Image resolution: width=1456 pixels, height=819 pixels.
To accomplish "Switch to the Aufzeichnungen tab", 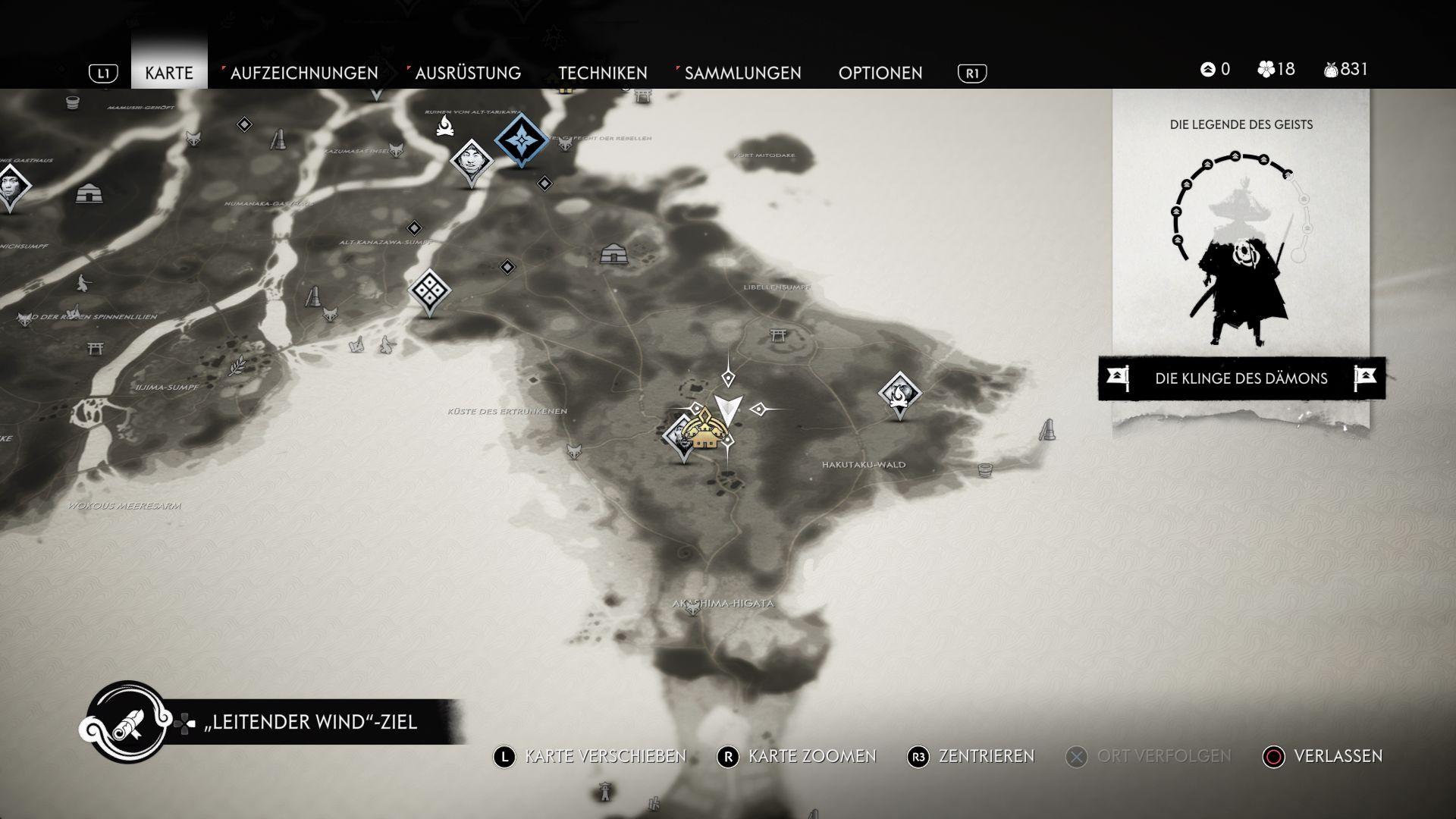I will tap(303, 73).
